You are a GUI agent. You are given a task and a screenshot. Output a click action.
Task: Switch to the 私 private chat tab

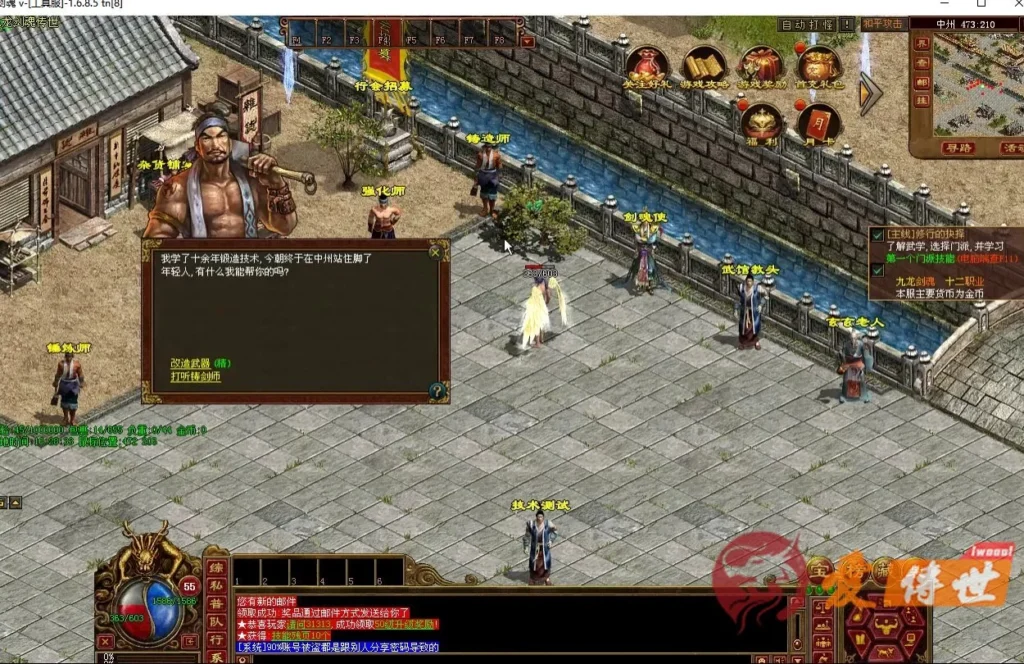click(x=215, y=587)
